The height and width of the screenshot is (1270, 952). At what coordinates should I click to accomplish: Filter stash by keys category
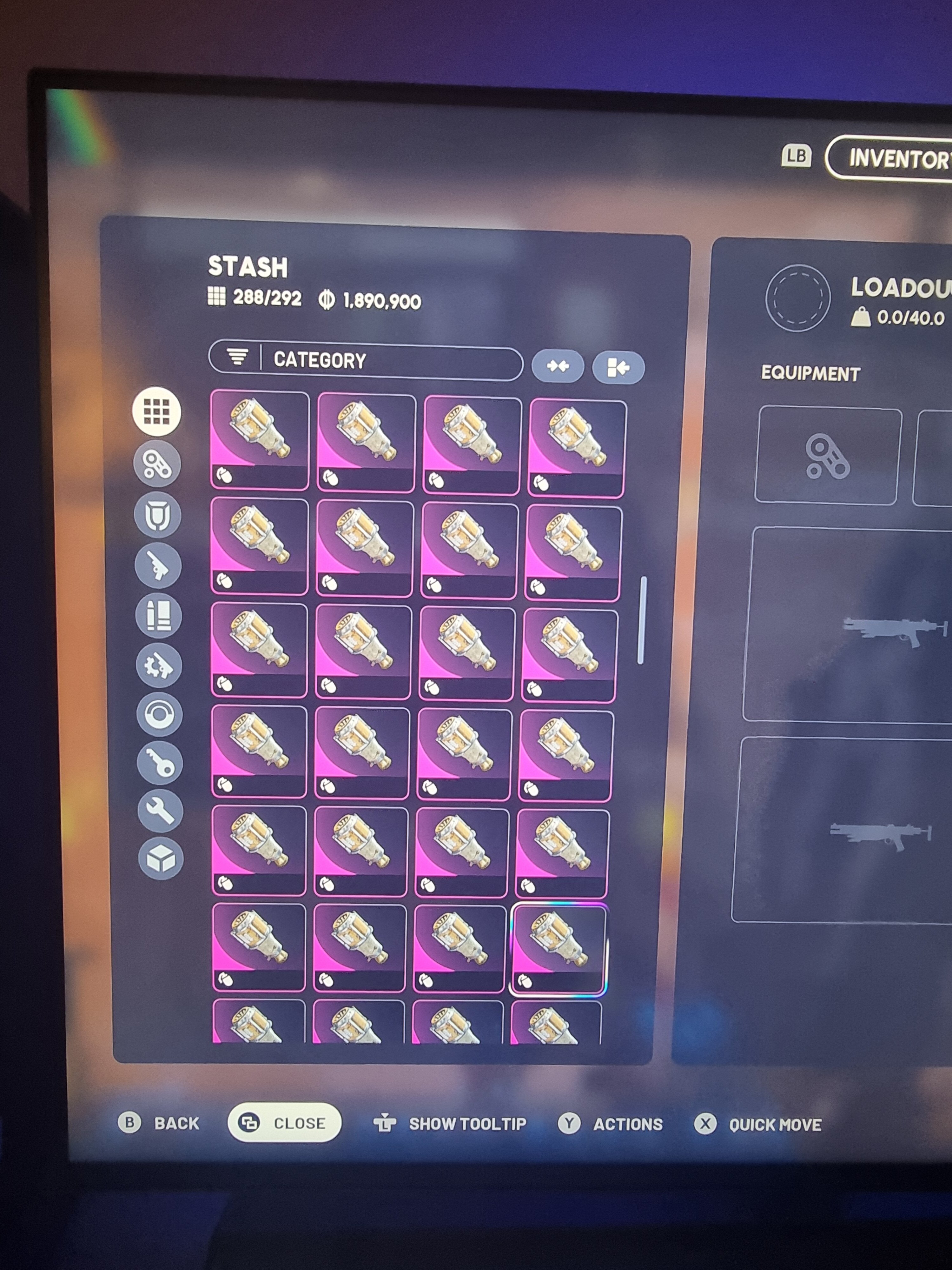tap(160, 764)
